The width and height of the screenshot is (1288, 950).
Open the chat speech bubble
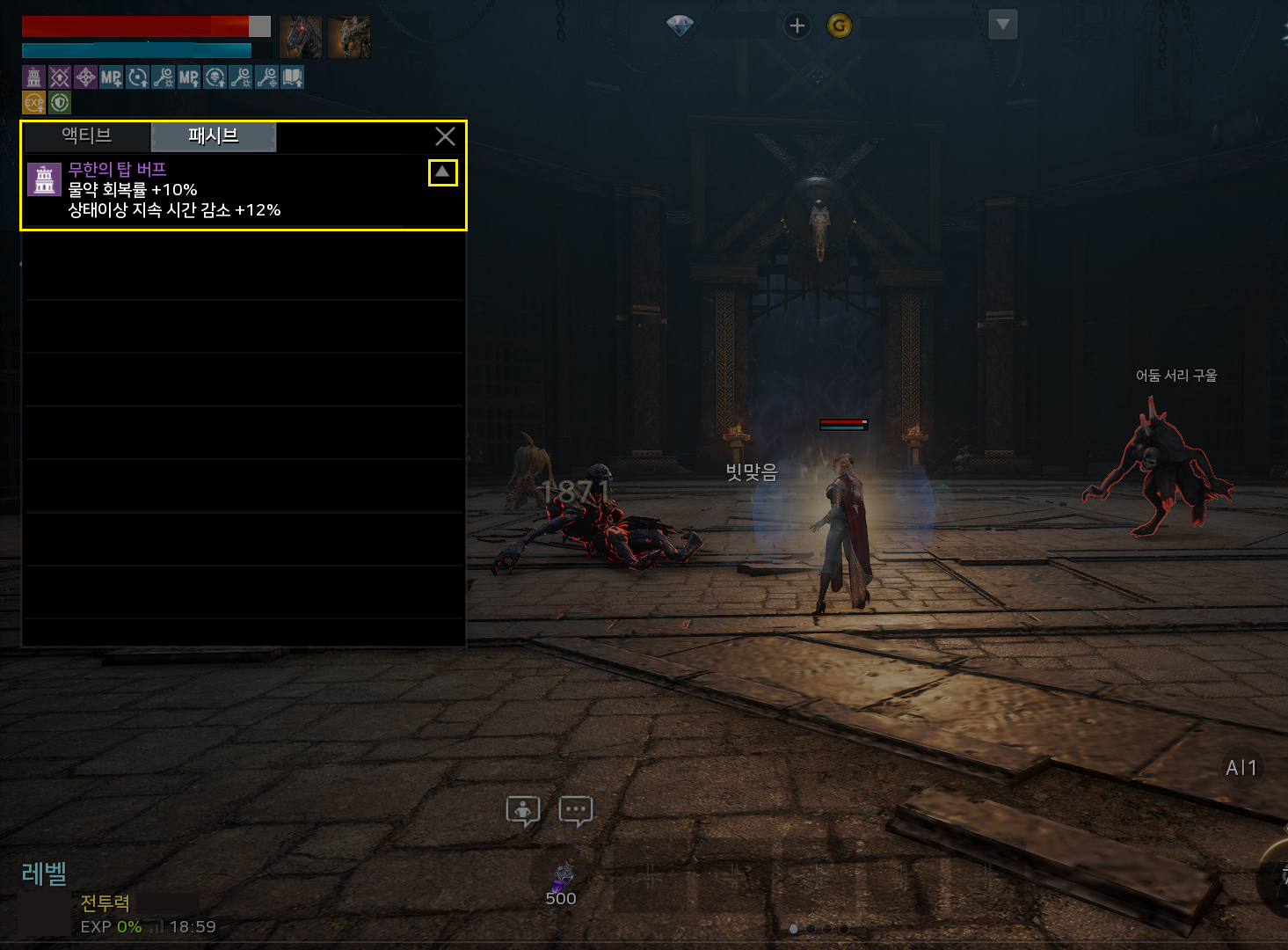coord(576,810)
